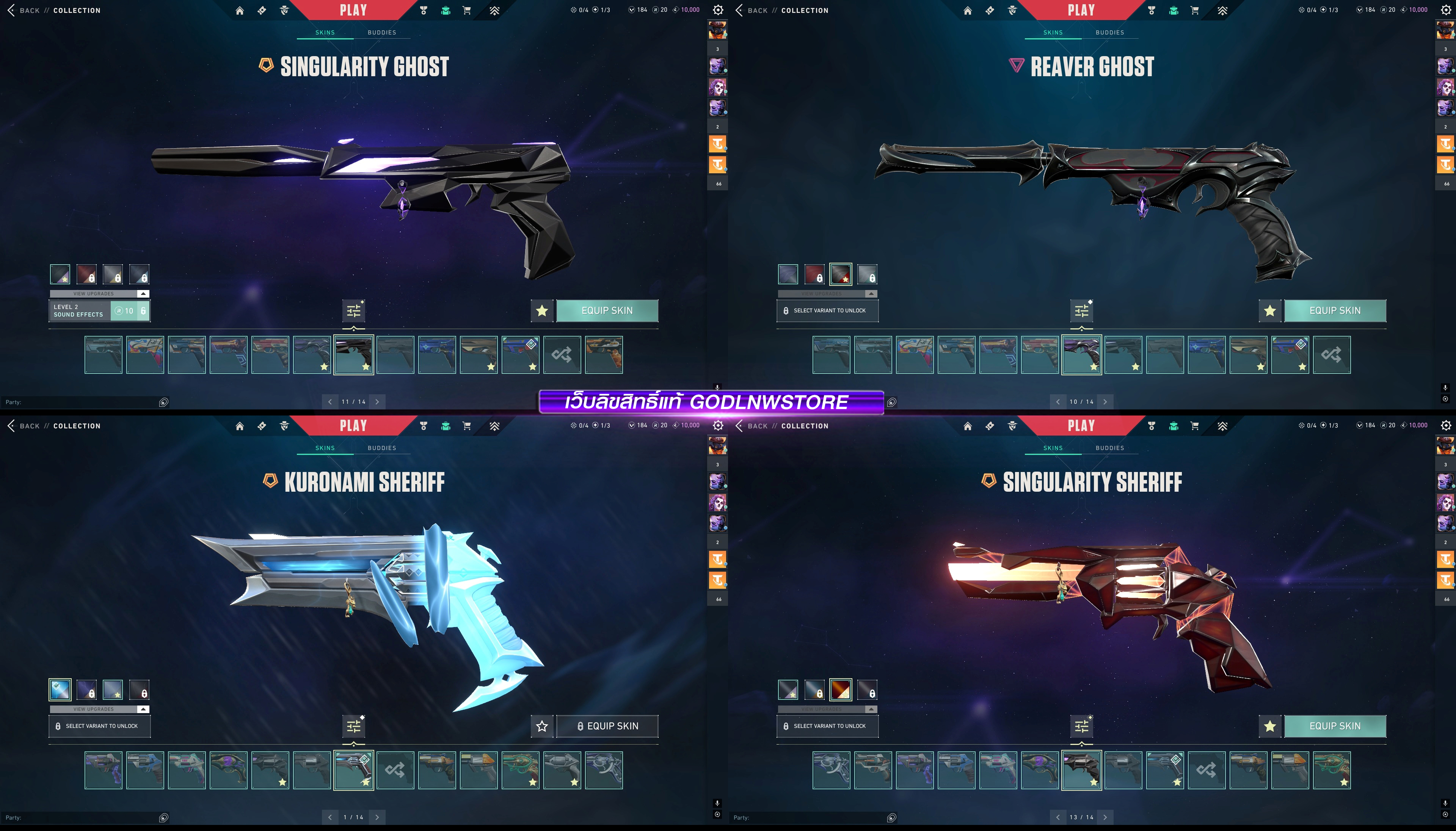
Task: Open settings gear on Singularity Sheriff screen
Action: [x=1446, y=426]
